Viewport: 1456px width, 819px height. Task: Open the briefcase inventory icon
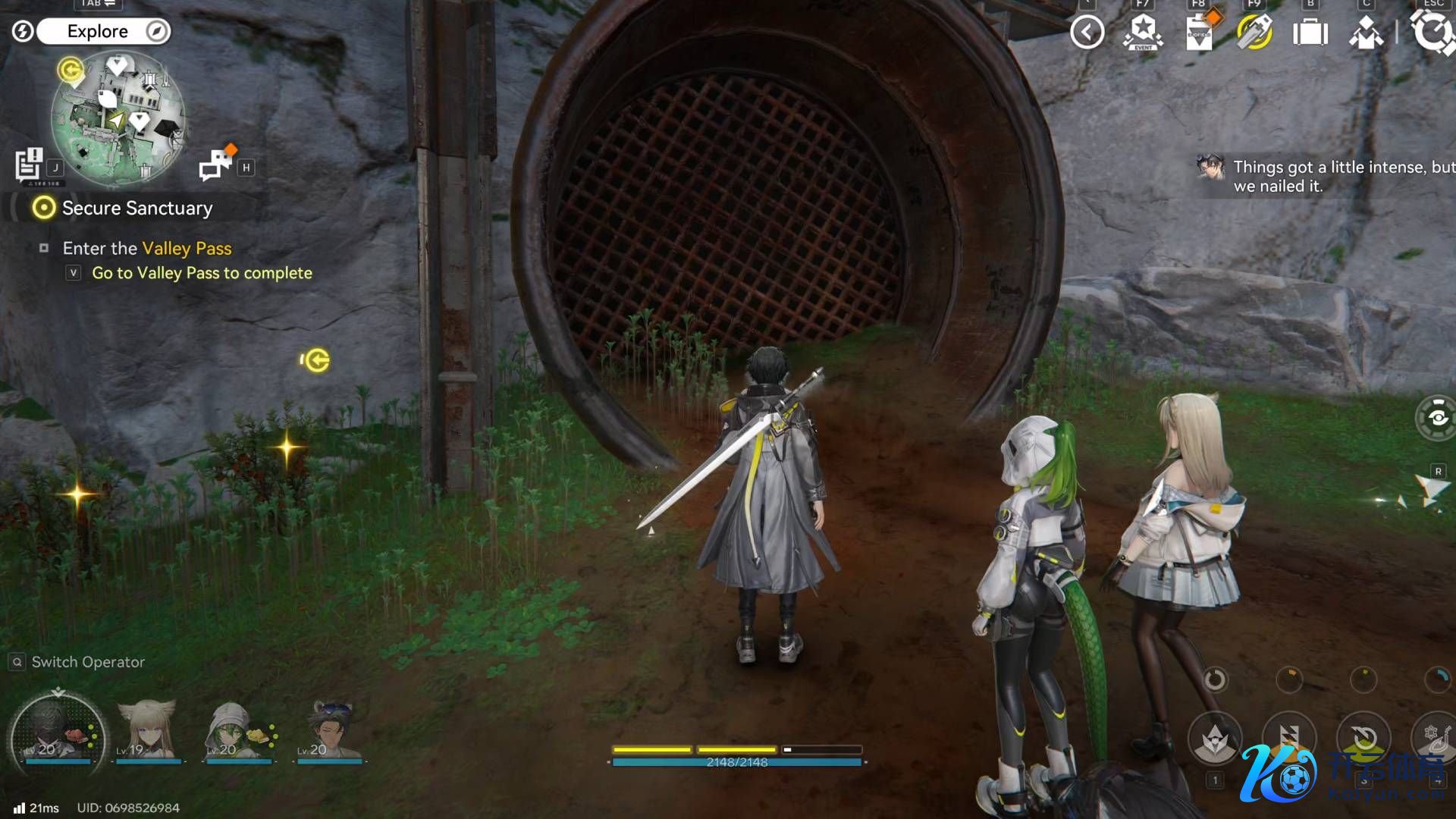(x=1310, y=33)
